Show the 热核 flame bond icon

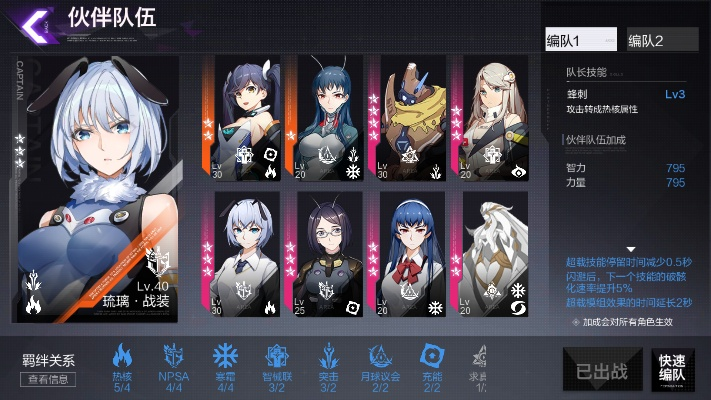[122, 357]
